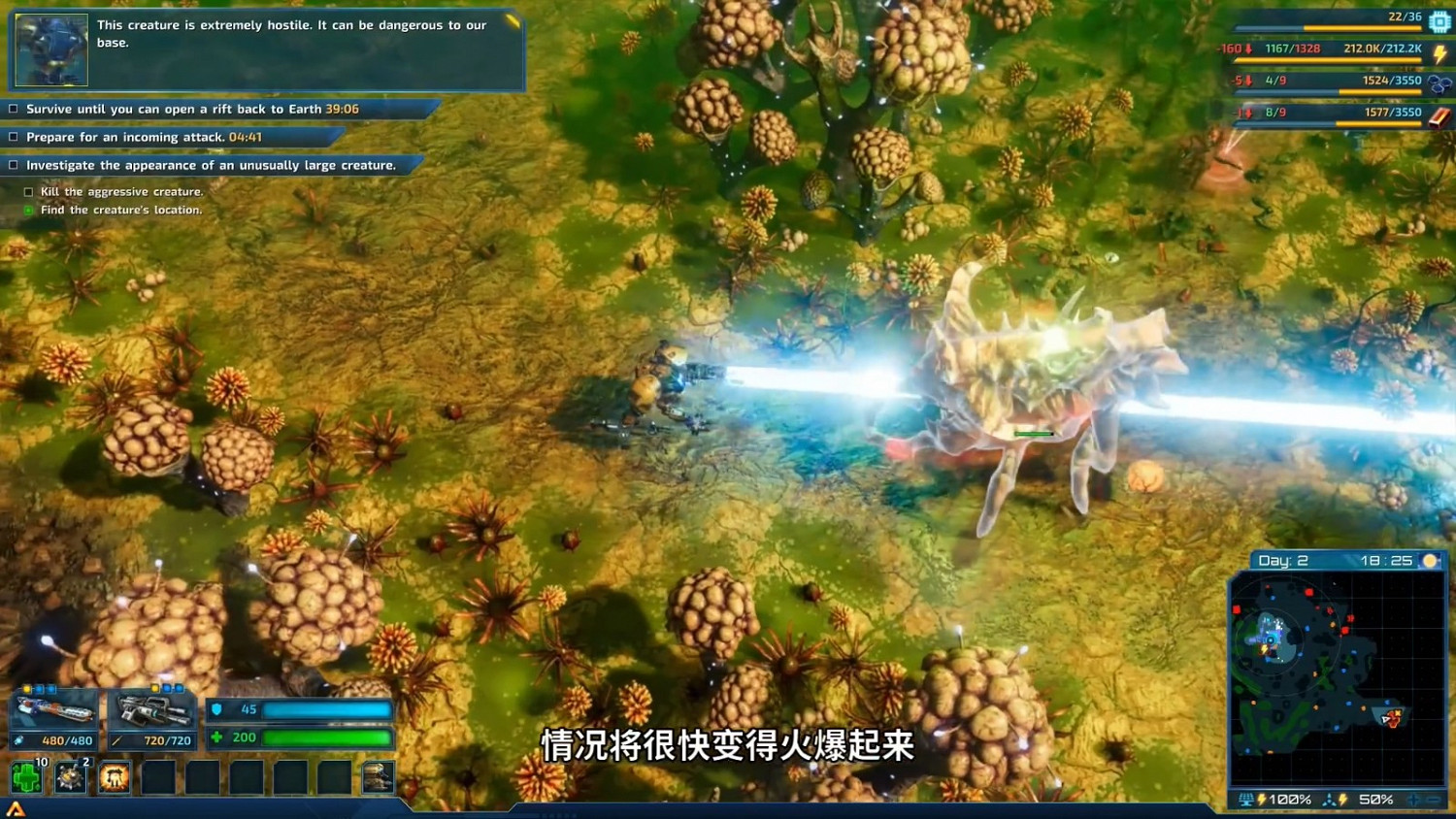Toggle the Survive until rift objective checkbox
The image size is (1456, 819).
(12, 109)
